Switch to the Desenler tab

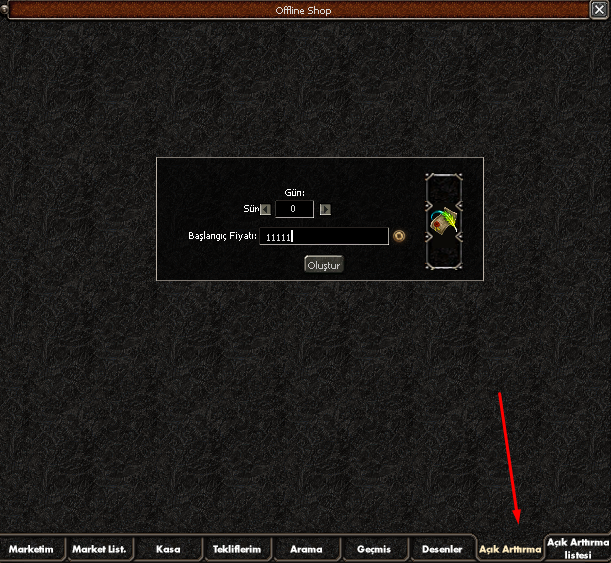[442, 549]
